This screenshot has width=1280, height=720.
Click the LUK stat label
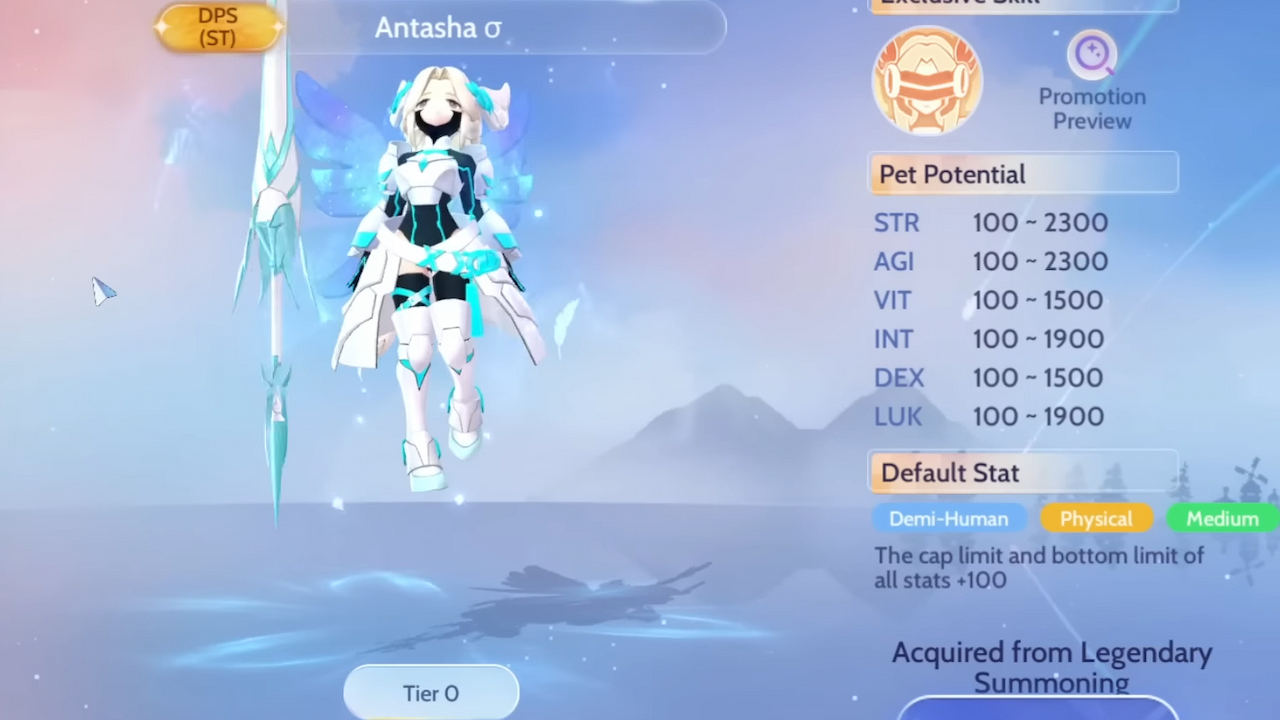(897, 416)
